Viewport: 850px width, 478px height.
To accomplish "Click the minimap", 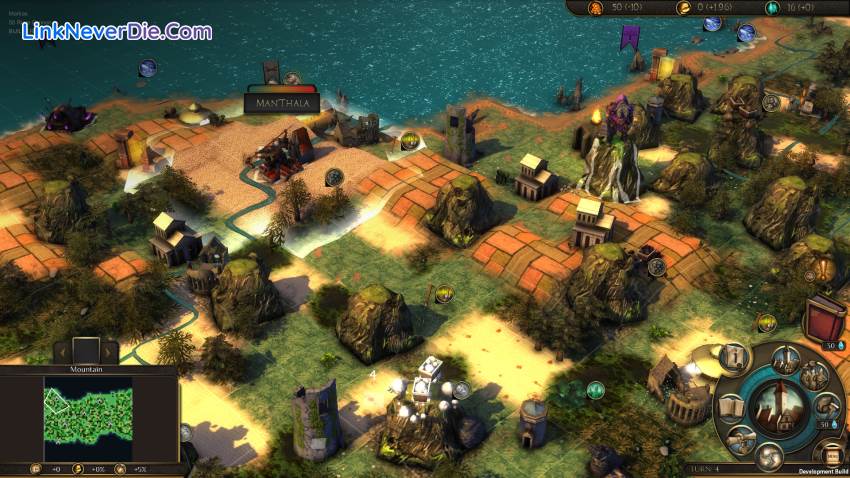I will [x=88, y=416].
